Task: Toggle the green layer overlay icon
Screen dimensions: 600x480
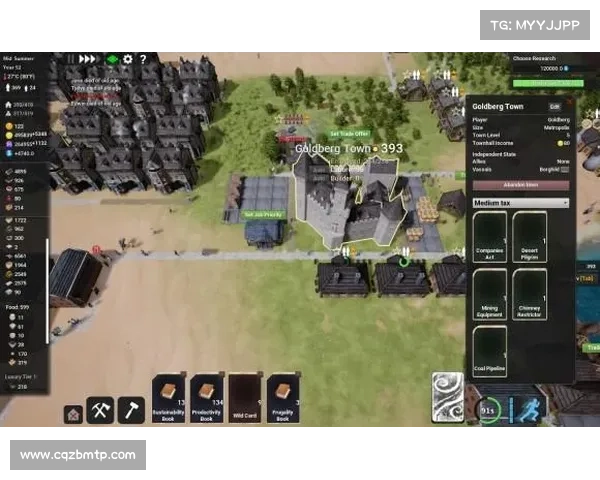Action: 112,59
